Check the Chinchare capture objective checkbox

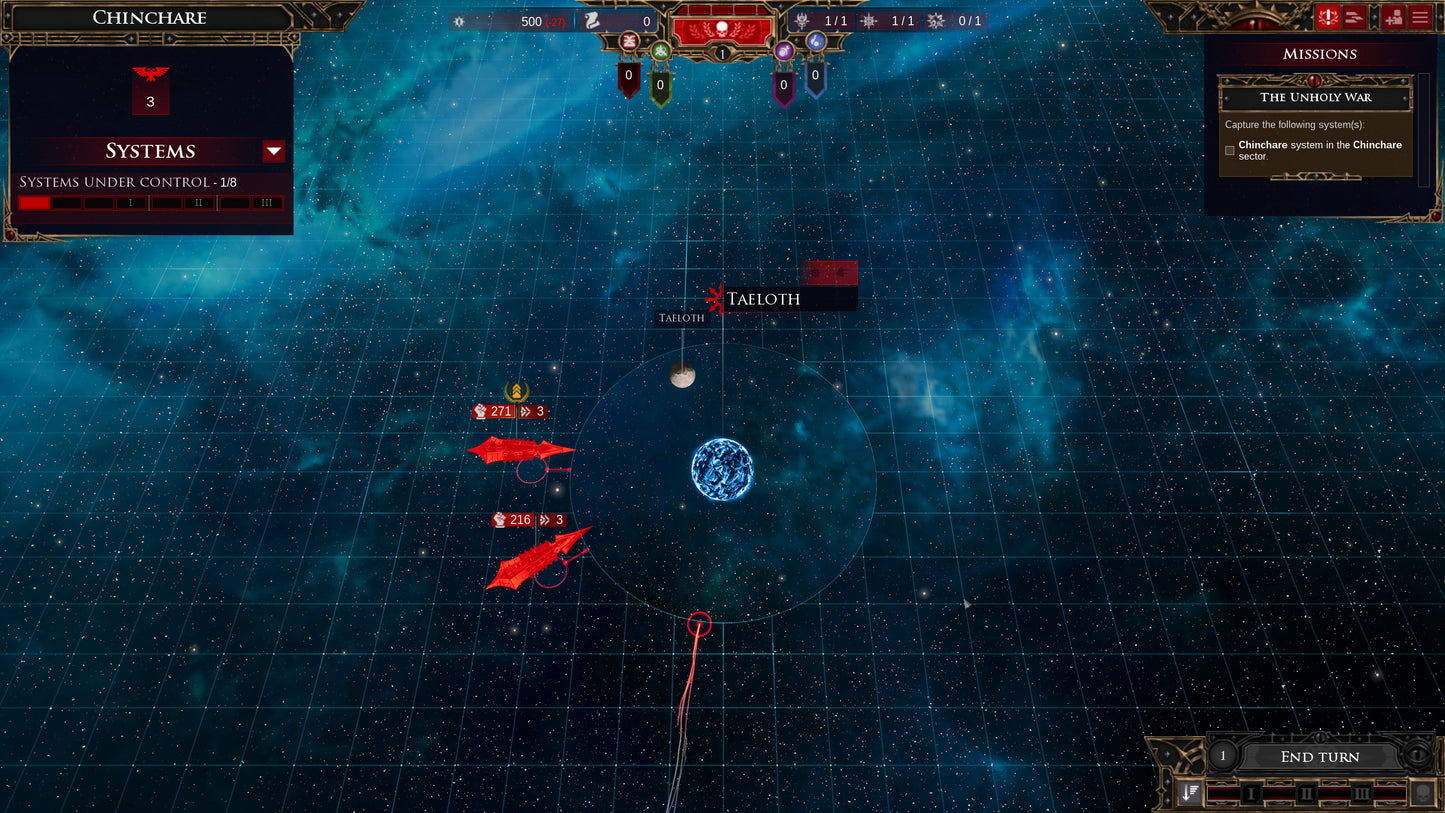(x=1230, y=150)
